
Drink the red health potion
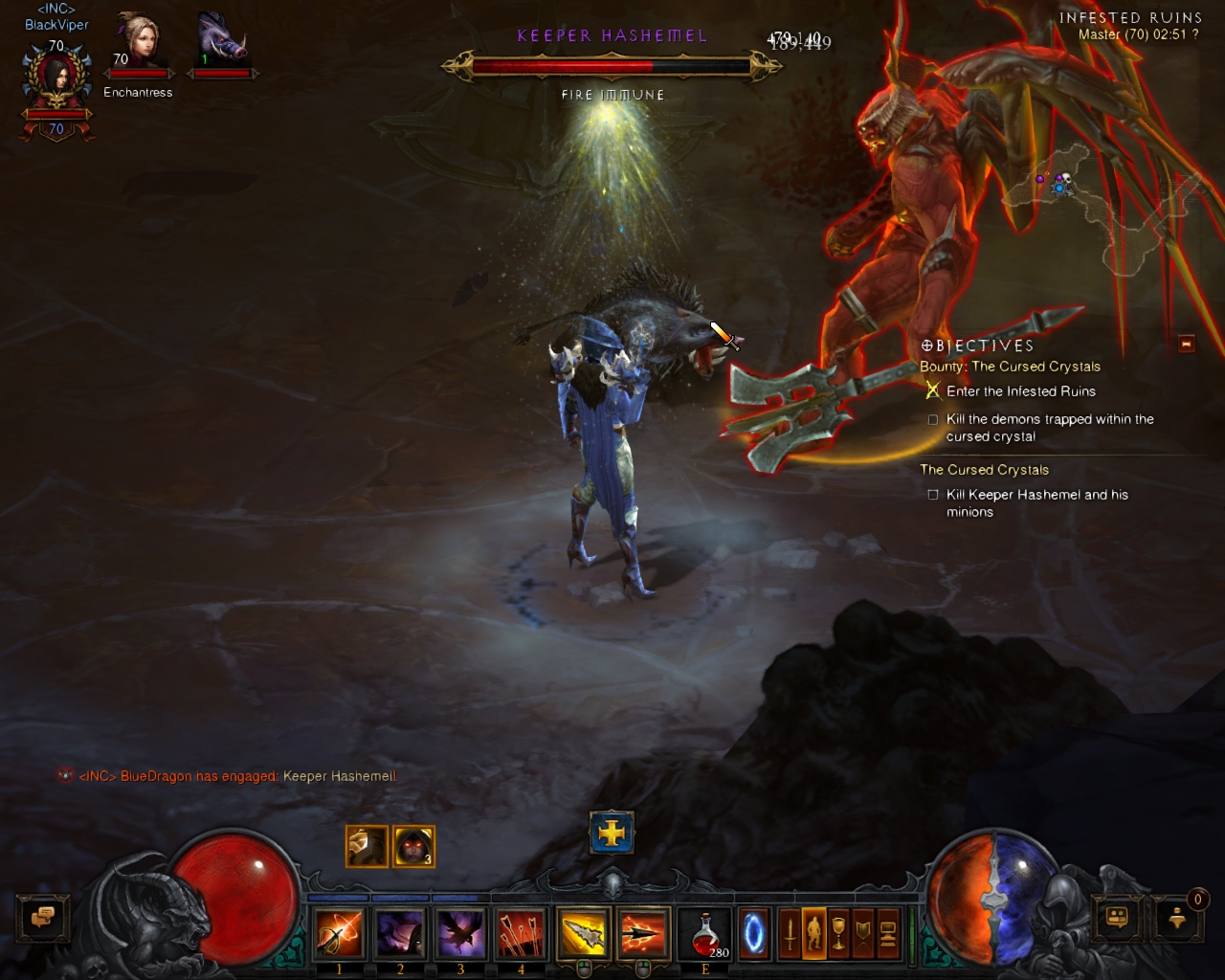[705, 934]
